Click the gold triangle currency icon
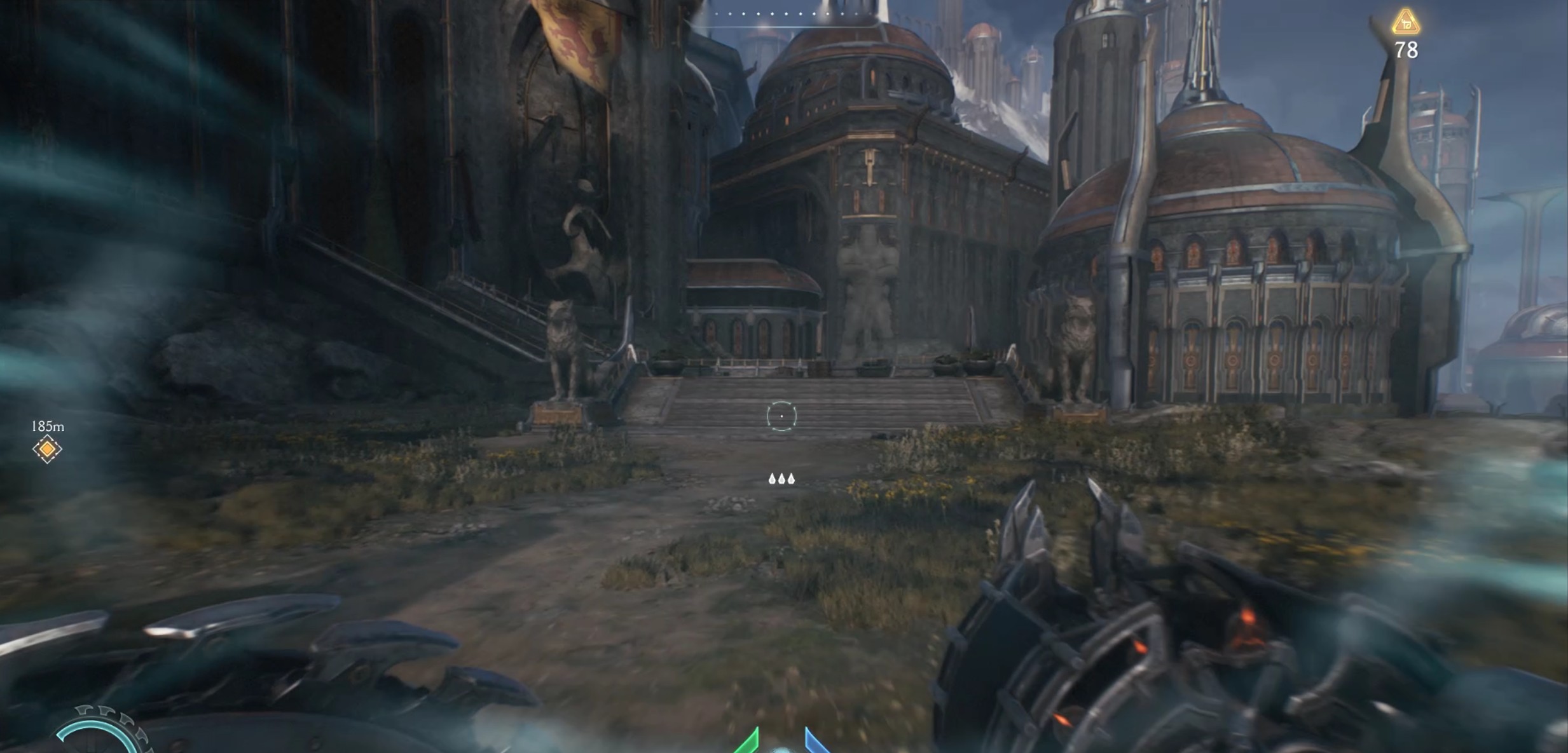Viewport: 1568px width, 753px height. [x=1406, y=22]
